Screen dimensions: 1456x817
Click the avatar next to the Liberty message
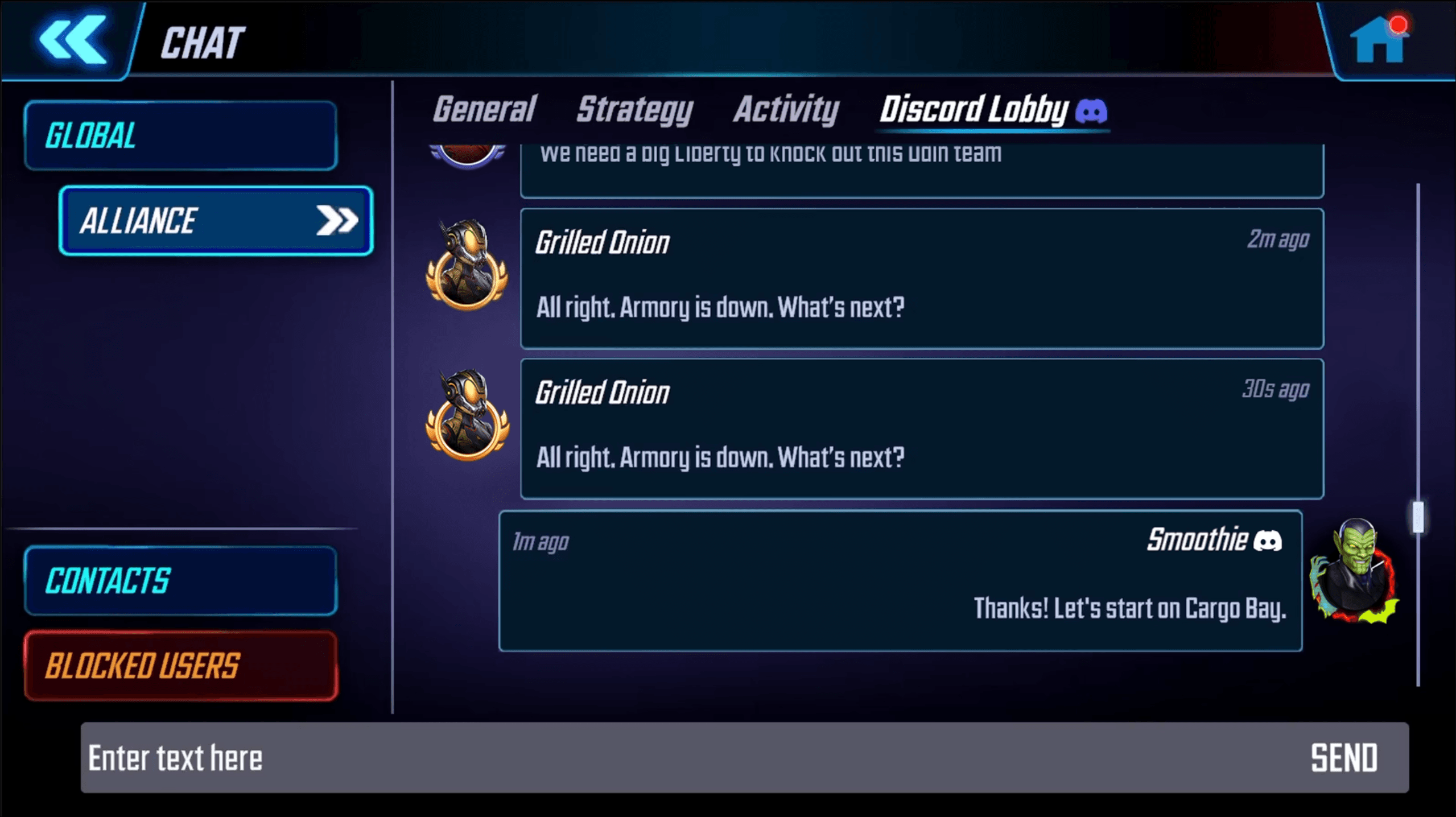coord(468,154)
